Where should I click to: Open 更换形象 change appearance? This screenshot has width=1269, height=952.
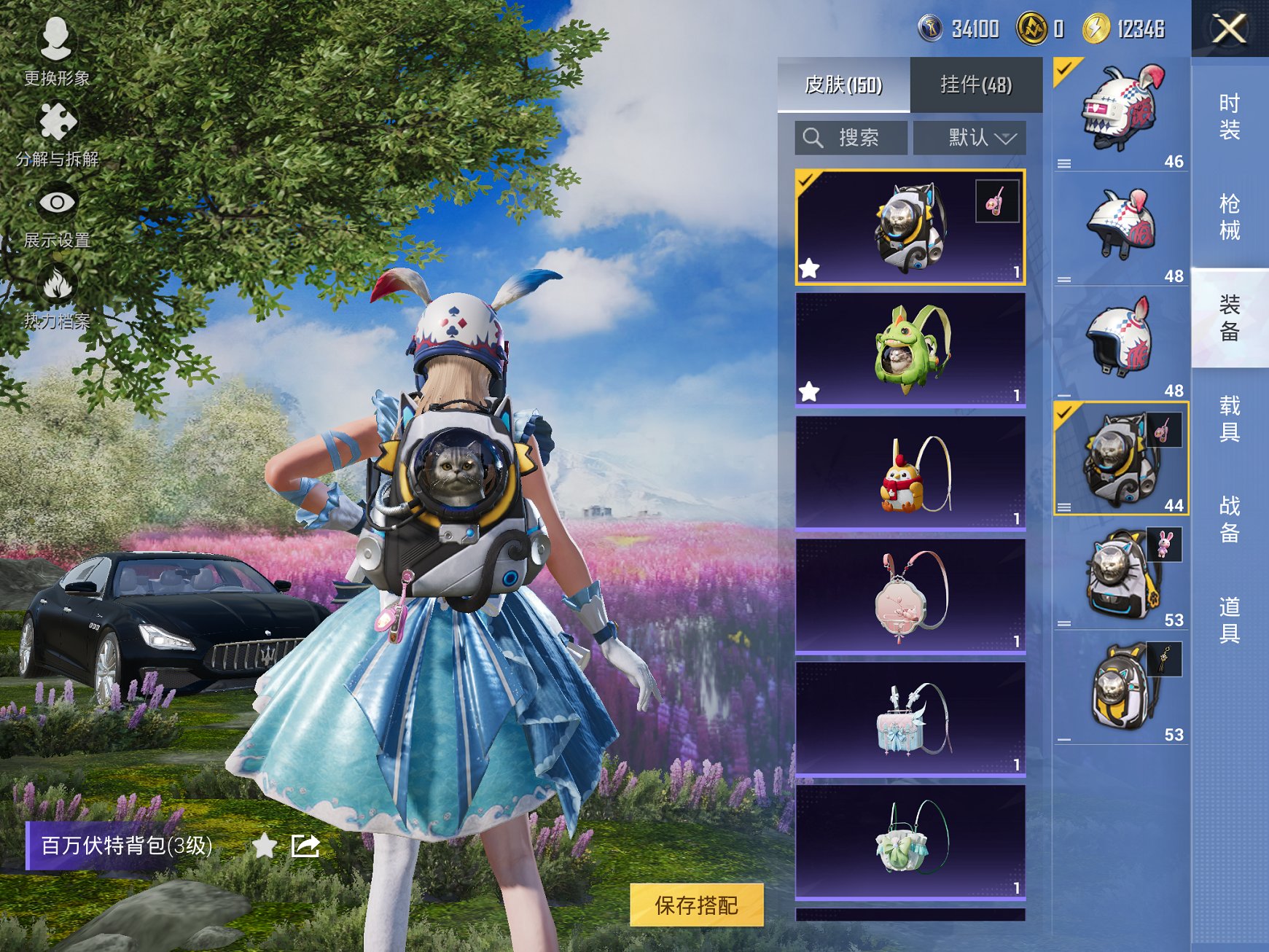click(56, 51)
